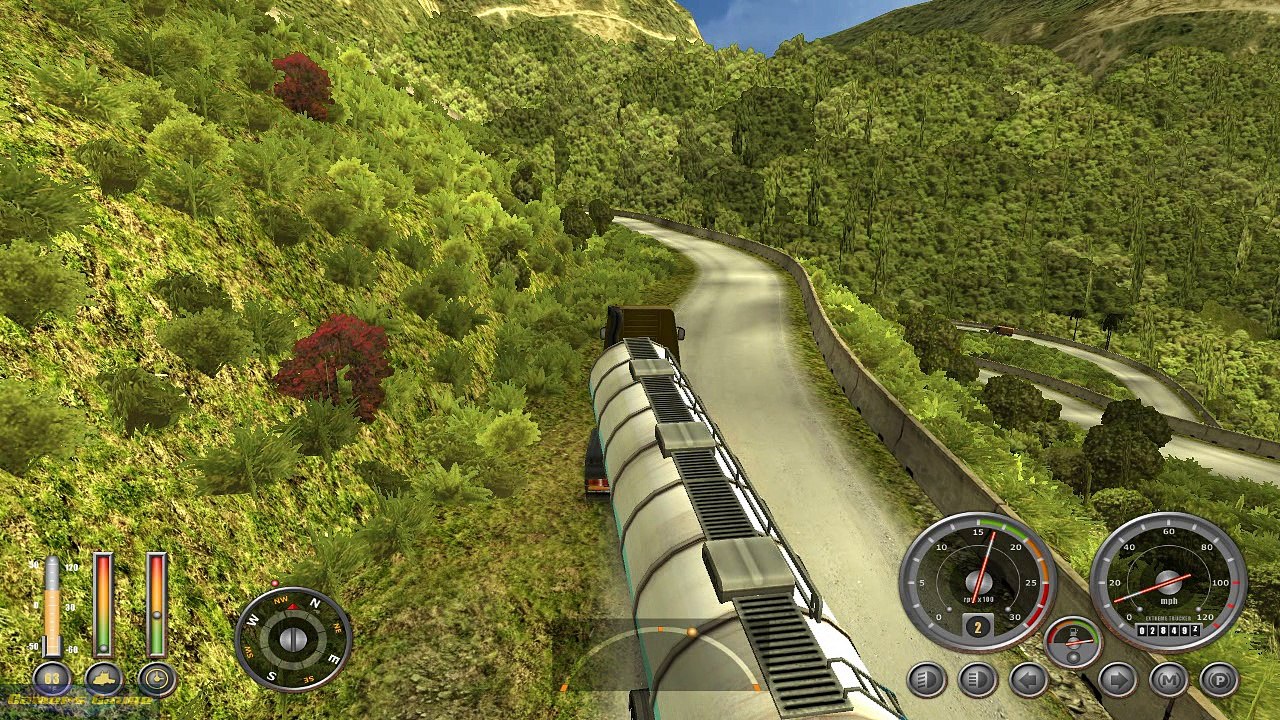Click the temperature icon showing 63
This screenshot has height=720, width=1280.
[x=52, y=680]
